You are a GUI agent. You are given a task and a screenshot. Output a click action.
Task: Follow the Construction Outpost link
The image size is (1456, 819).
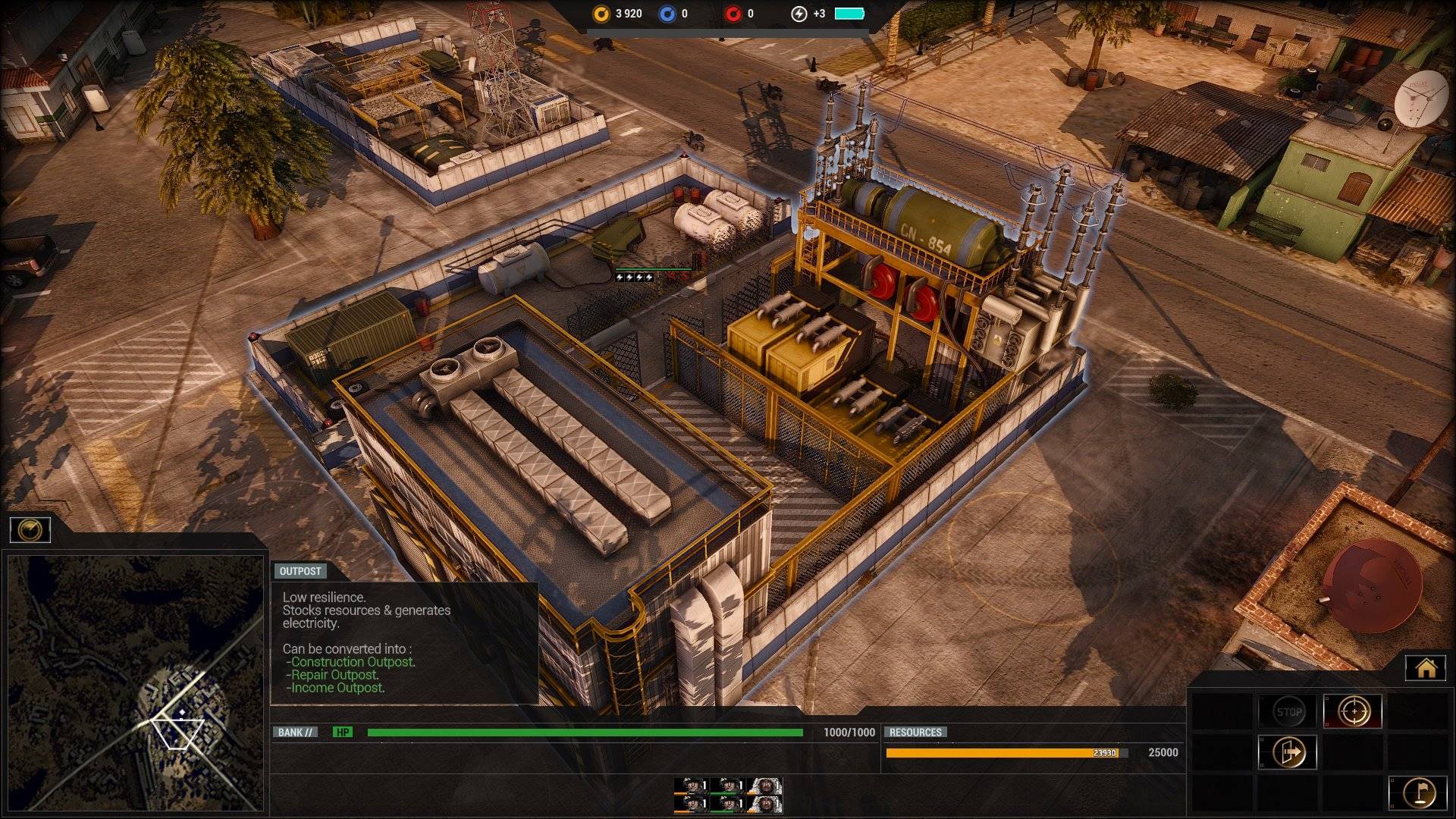353,662
